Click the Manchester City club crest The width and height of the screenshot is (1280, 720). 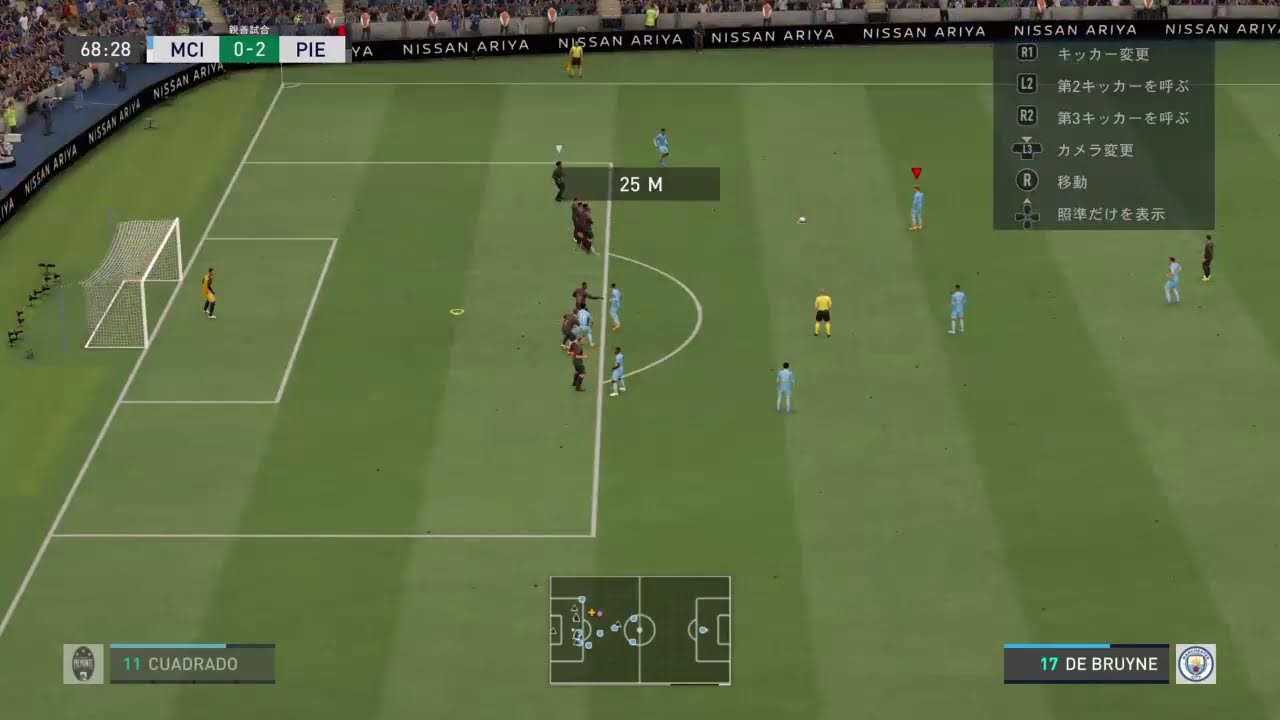[1195, 664]
